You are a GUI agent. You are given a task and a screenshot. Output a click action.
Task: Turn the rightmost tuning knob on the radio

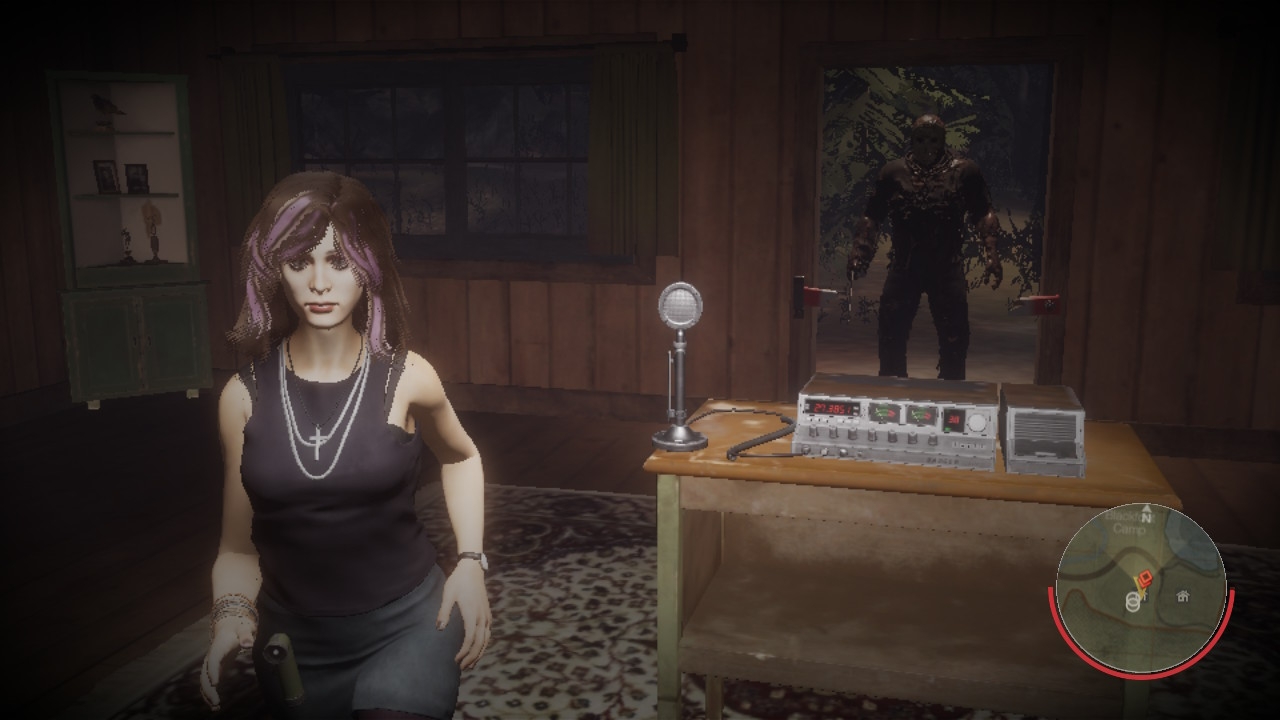tap(933, 440)
